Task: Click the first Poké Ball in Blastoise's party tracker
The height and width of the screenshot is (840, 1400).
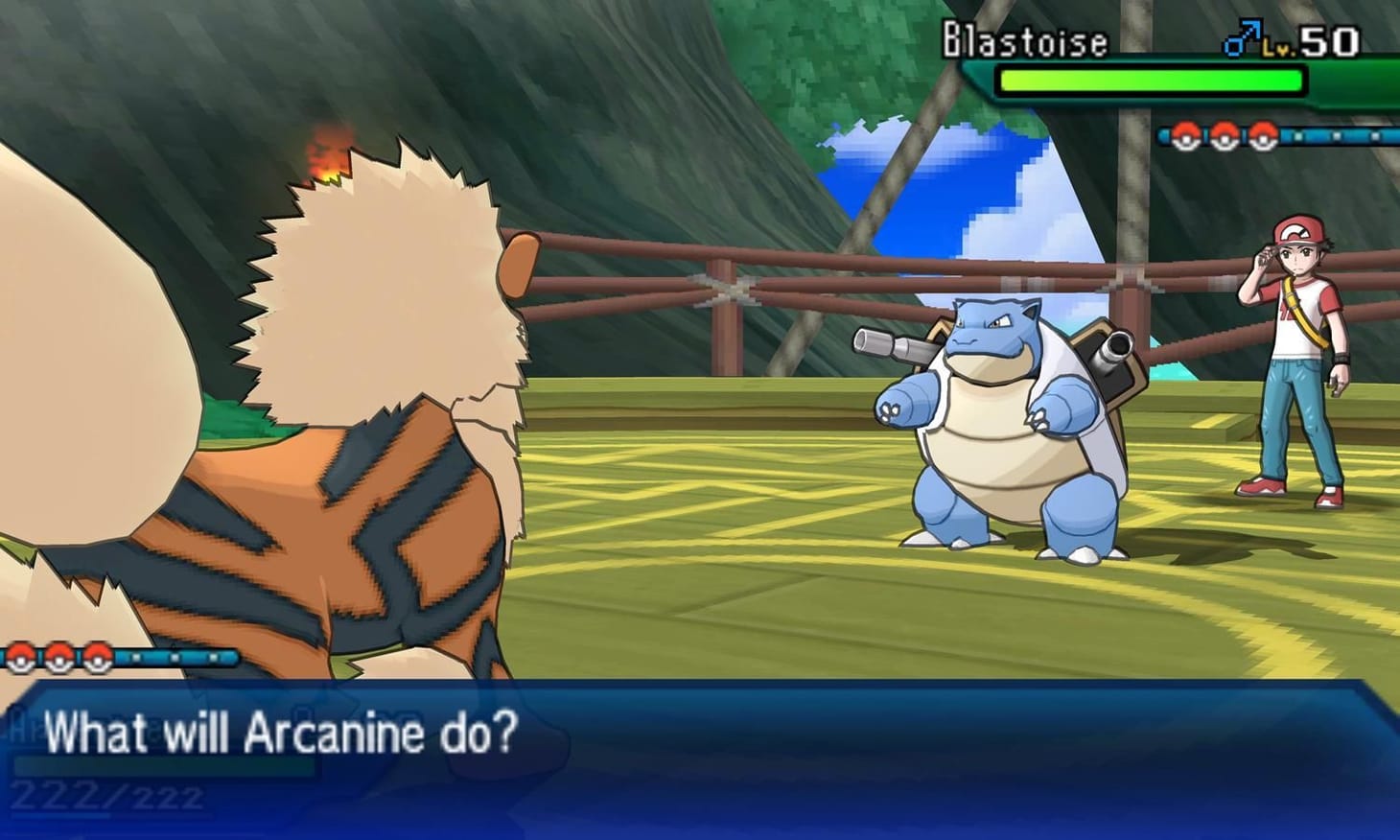Action: click(x=1184, y=136)
